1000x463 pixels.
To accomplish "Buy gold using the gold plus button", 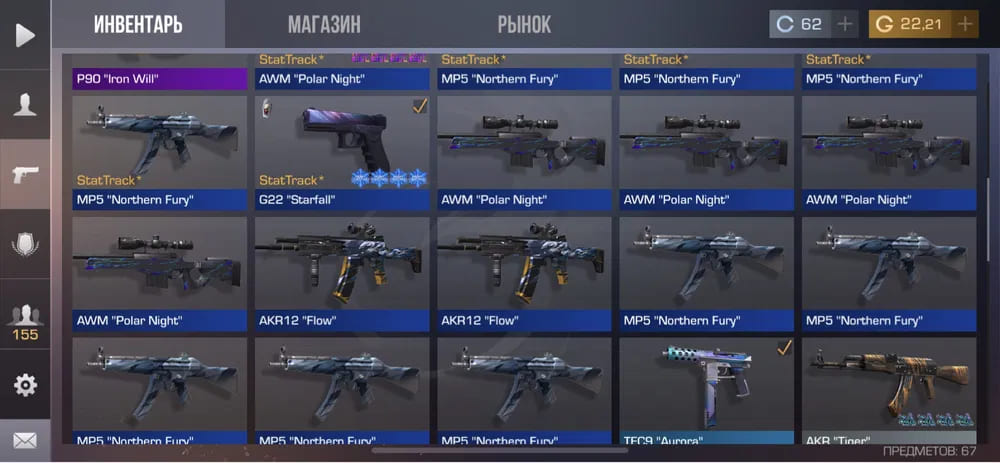I will [965, 24].
